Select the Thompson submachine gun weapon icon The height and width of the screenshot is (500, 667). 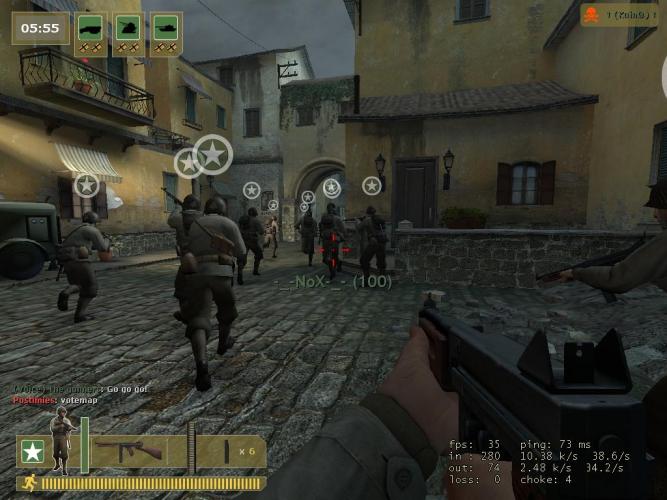pos(142,451)
